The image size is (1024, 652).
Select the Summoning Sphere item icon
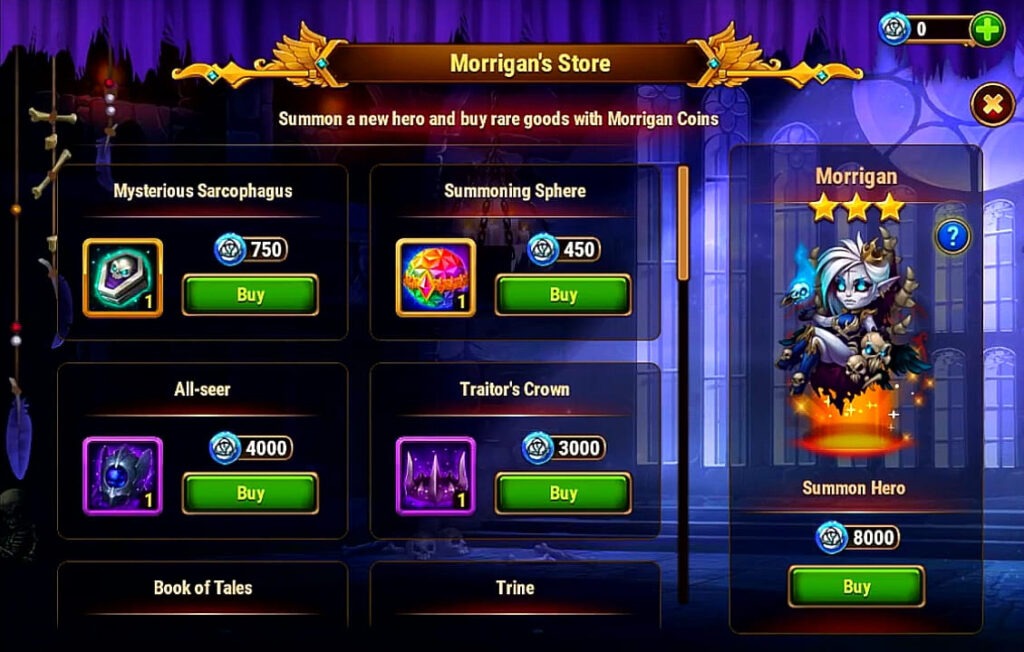click(x=436, y=278)
